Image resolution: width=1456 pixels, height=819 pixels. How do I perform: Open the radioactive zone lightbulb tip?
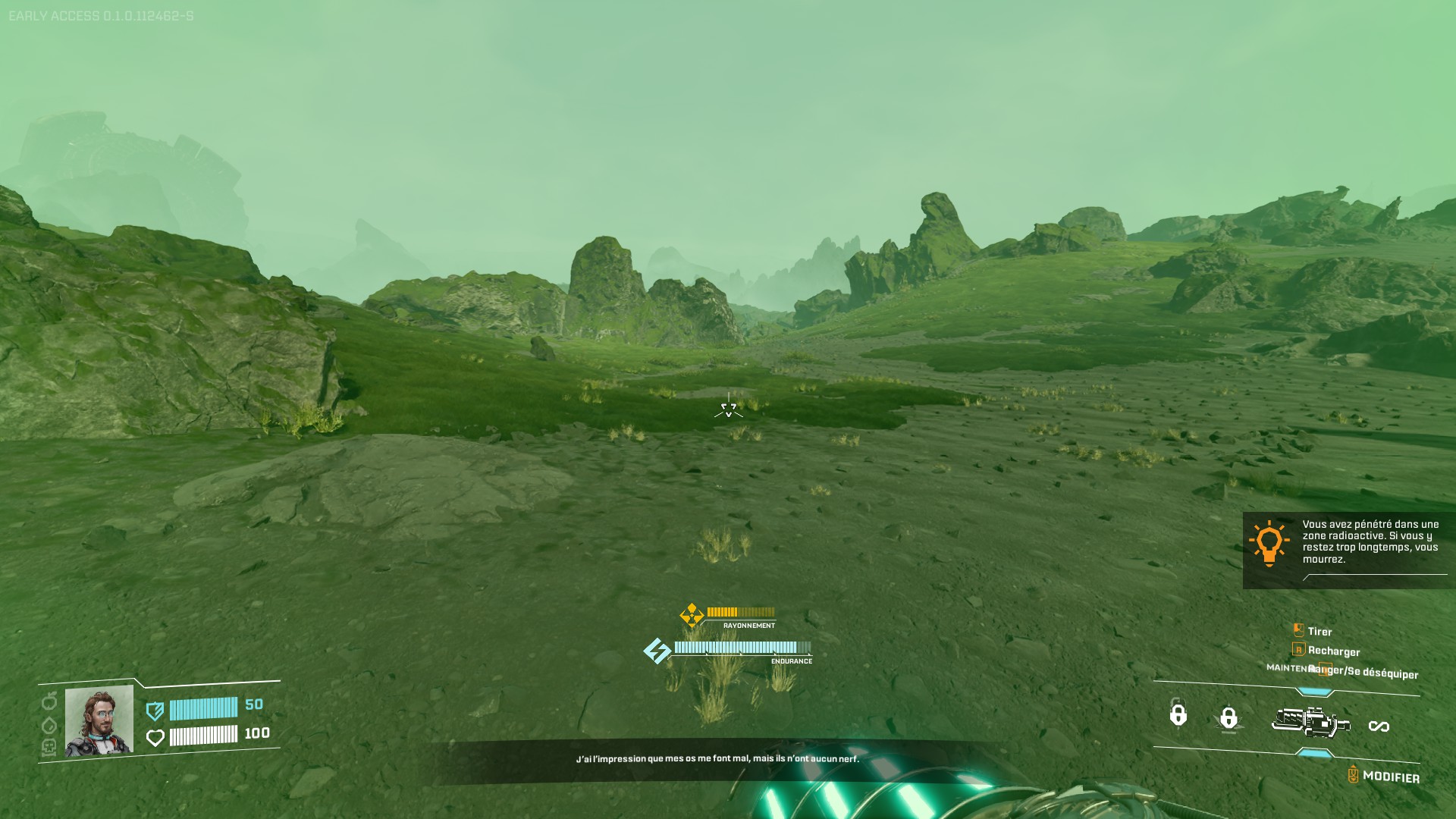click(x=1269, y=544)
